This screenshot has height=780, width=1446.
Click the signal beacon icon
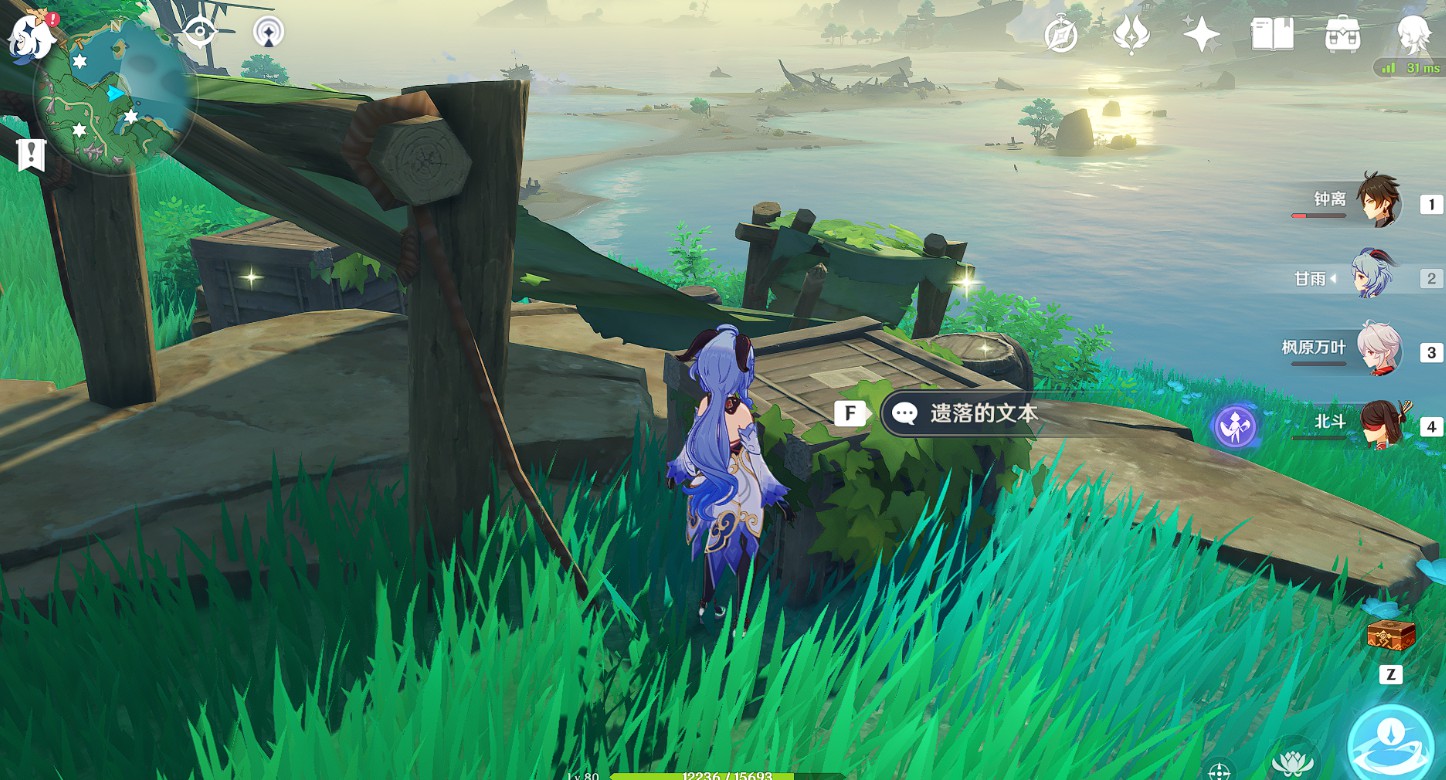coord(268,32)
